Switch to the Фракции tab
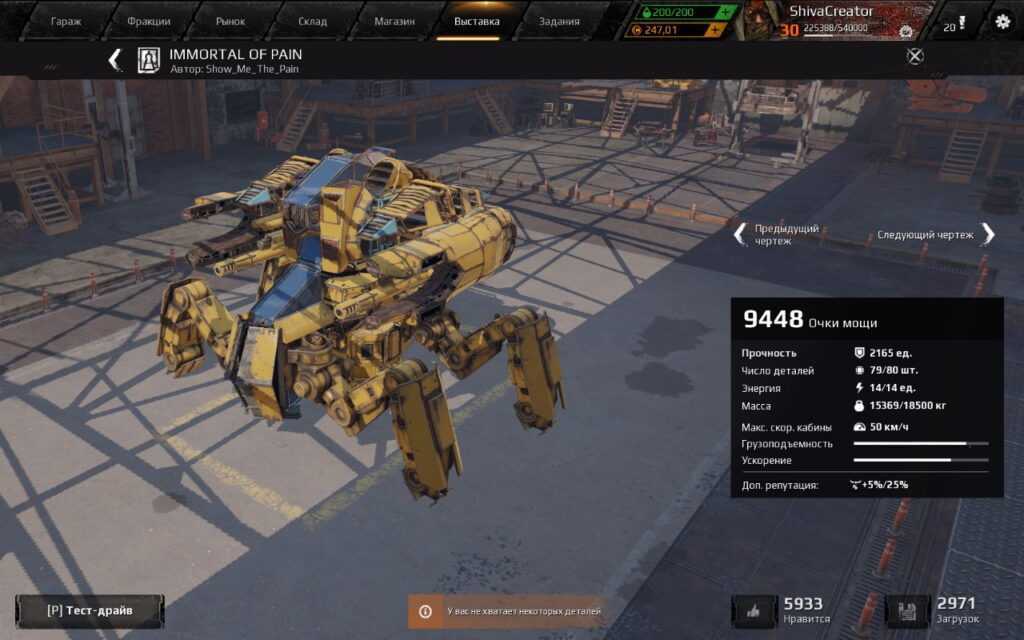1024x640 pixels. [149, 21]
